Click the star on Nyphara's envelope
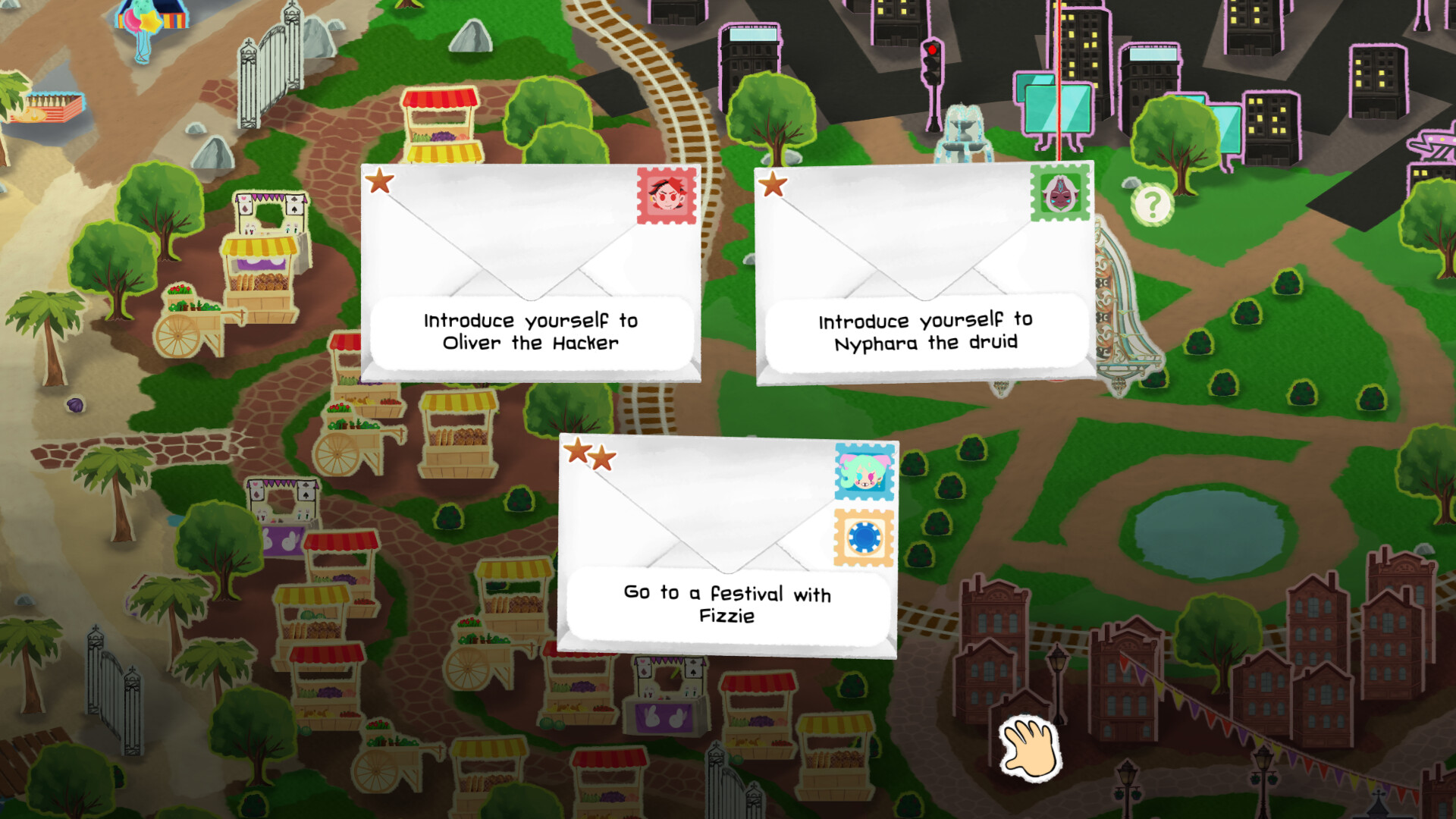Image resolution: width=1456 pixels, height=819 pixels. 773,182
